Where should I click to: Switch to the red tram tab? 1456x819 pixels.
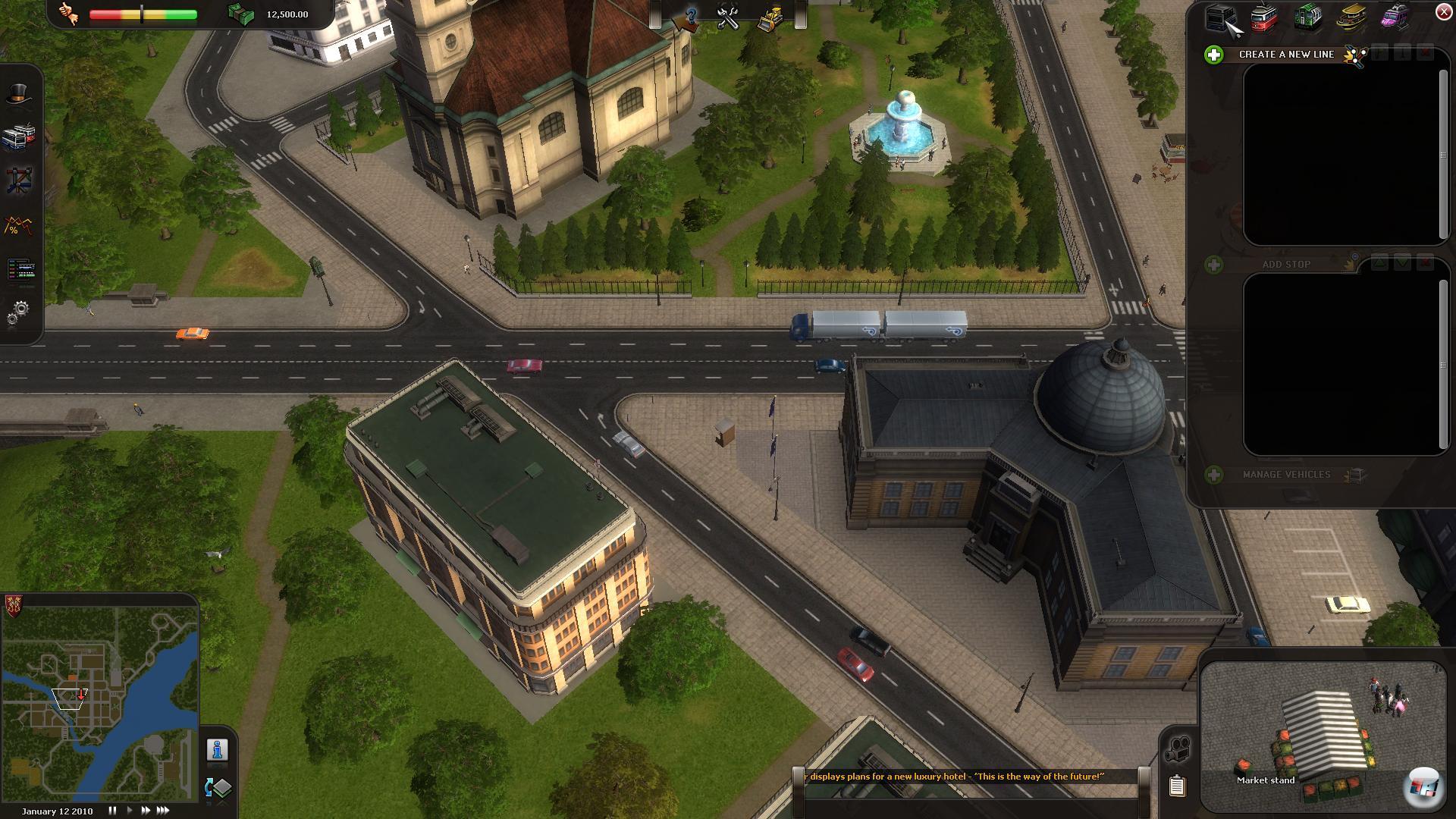point(1263,18)
